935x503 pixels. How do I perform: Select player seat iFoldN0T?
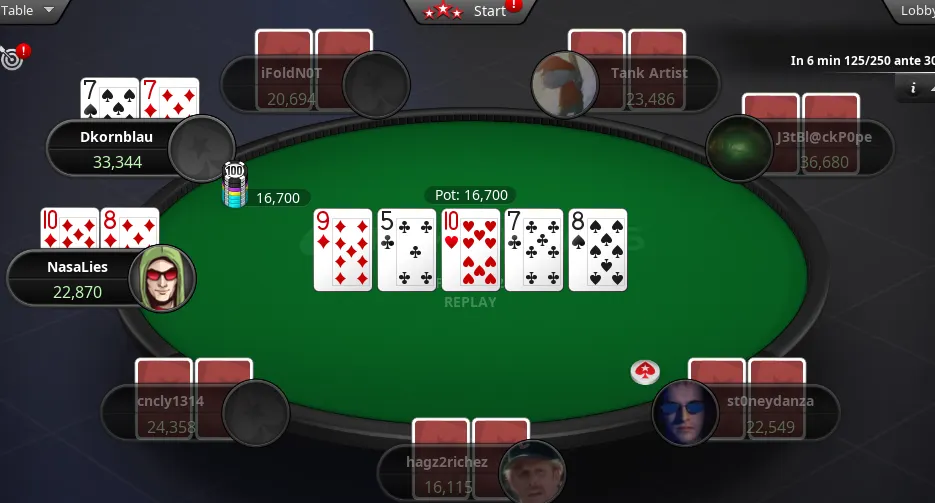click(x=290, y=84)
